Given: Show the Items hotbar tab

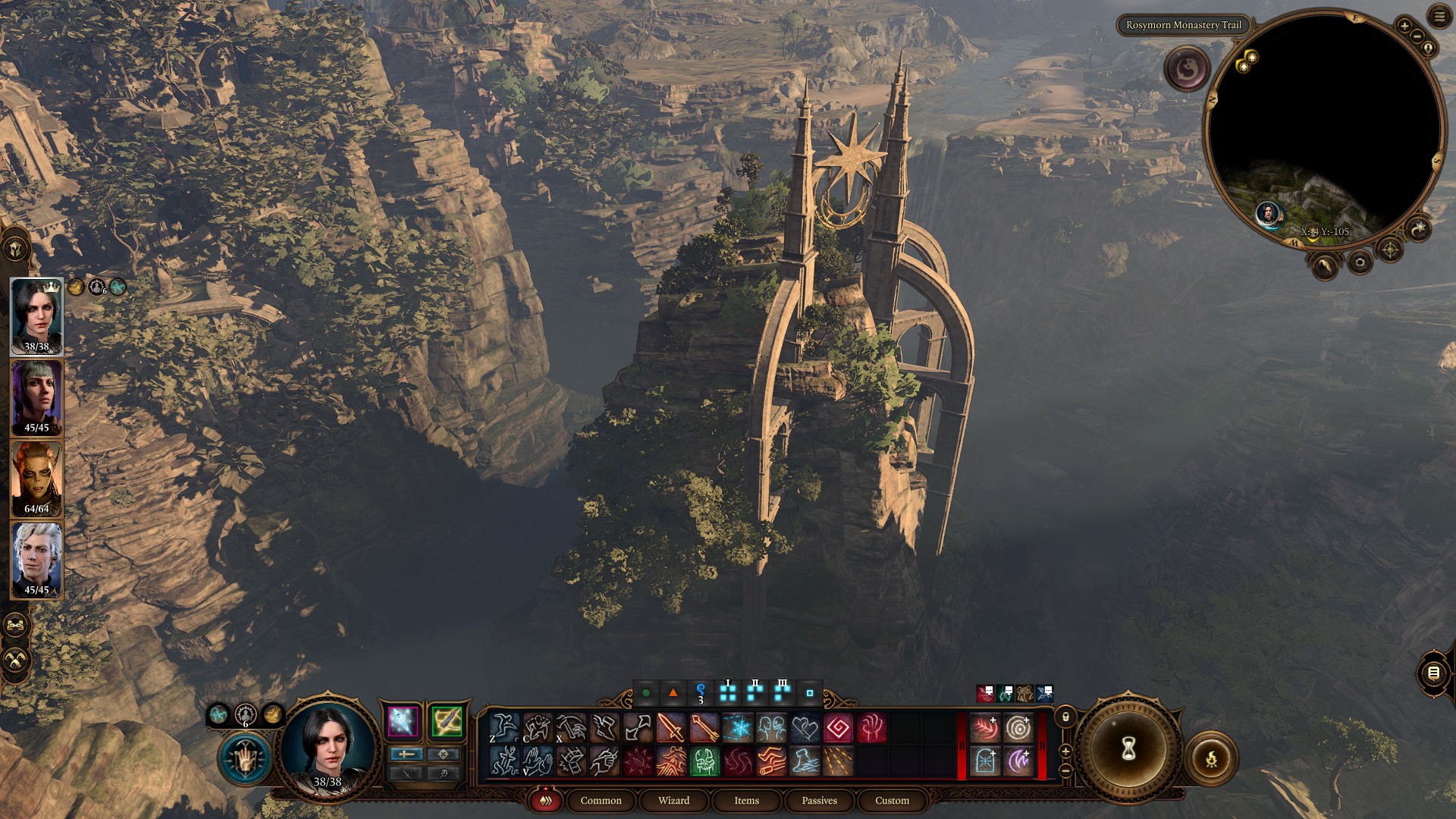Looking at the screenshot, I should (x=746, y=800).
